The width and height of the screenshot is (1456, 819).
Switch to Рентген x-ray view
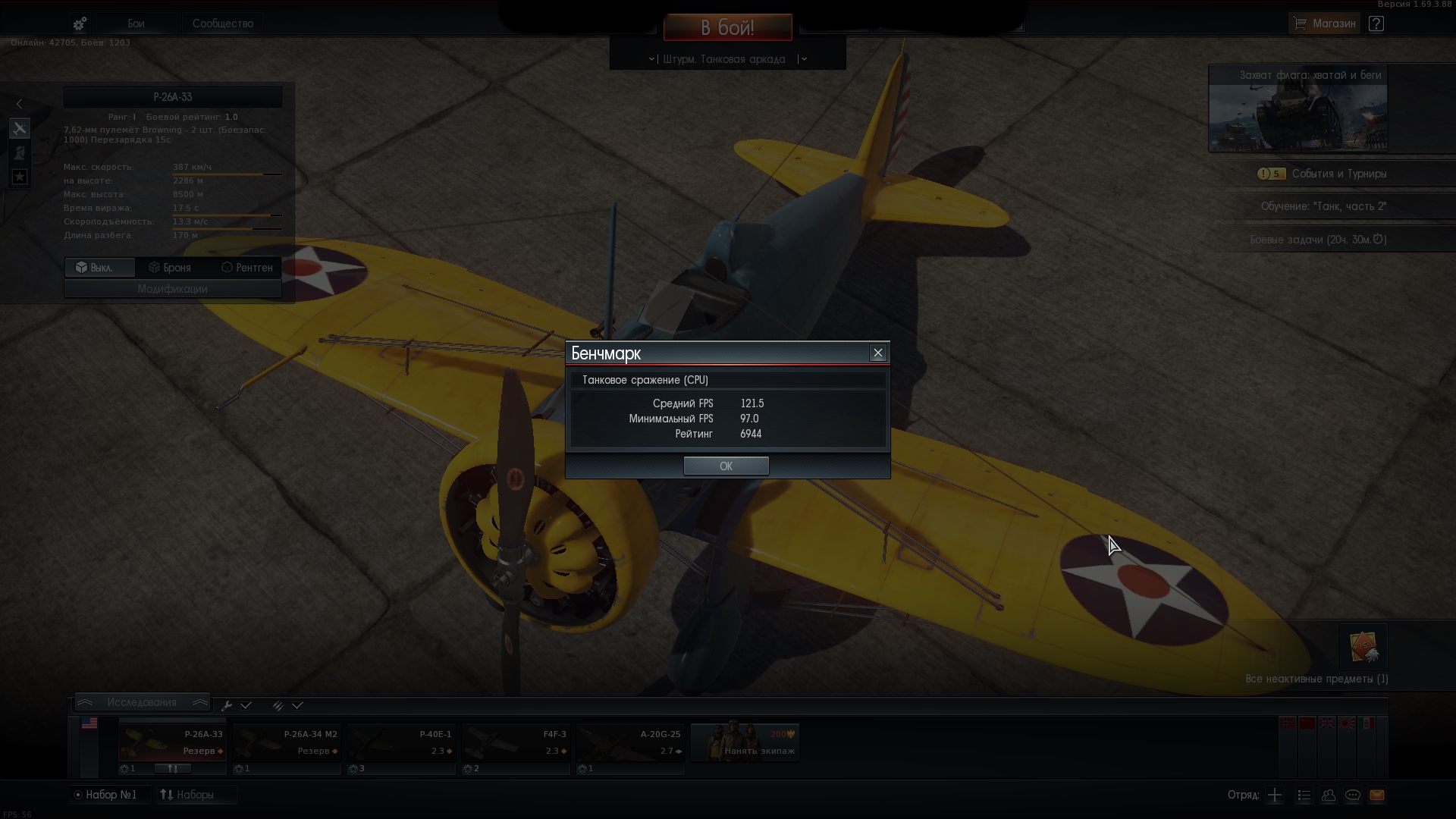[x=246, y=268]
